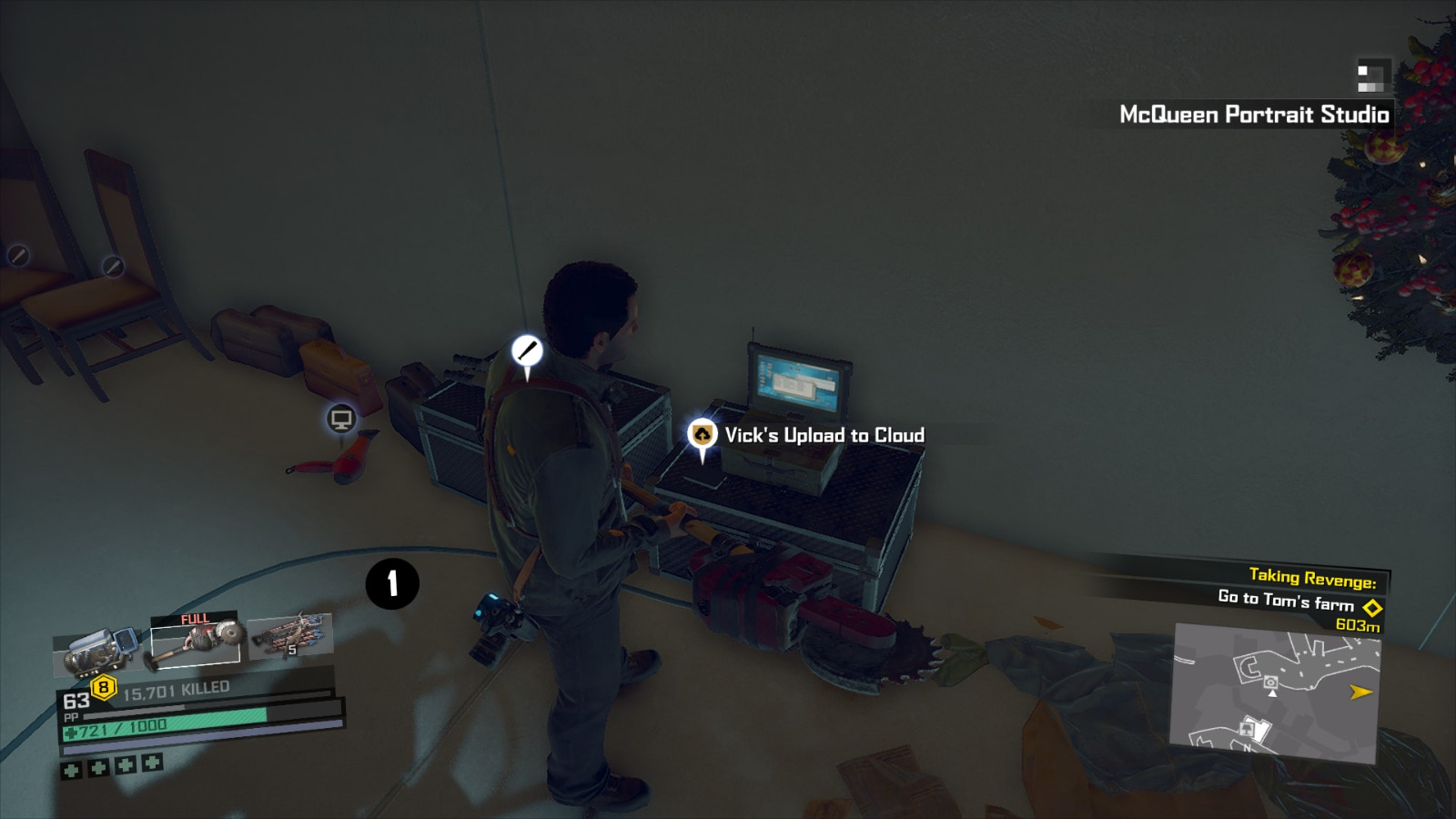The image size is (1456, 819).
Task: Click the screwdriver icon near the chairs
Action: point(112,266)
